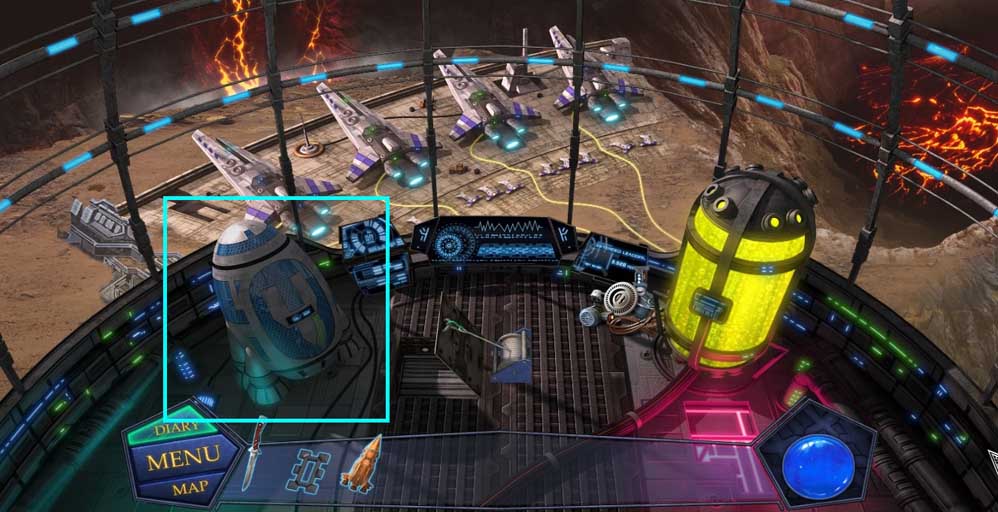
Task: Select the knife in the inventory
Action: click(257, 454)
